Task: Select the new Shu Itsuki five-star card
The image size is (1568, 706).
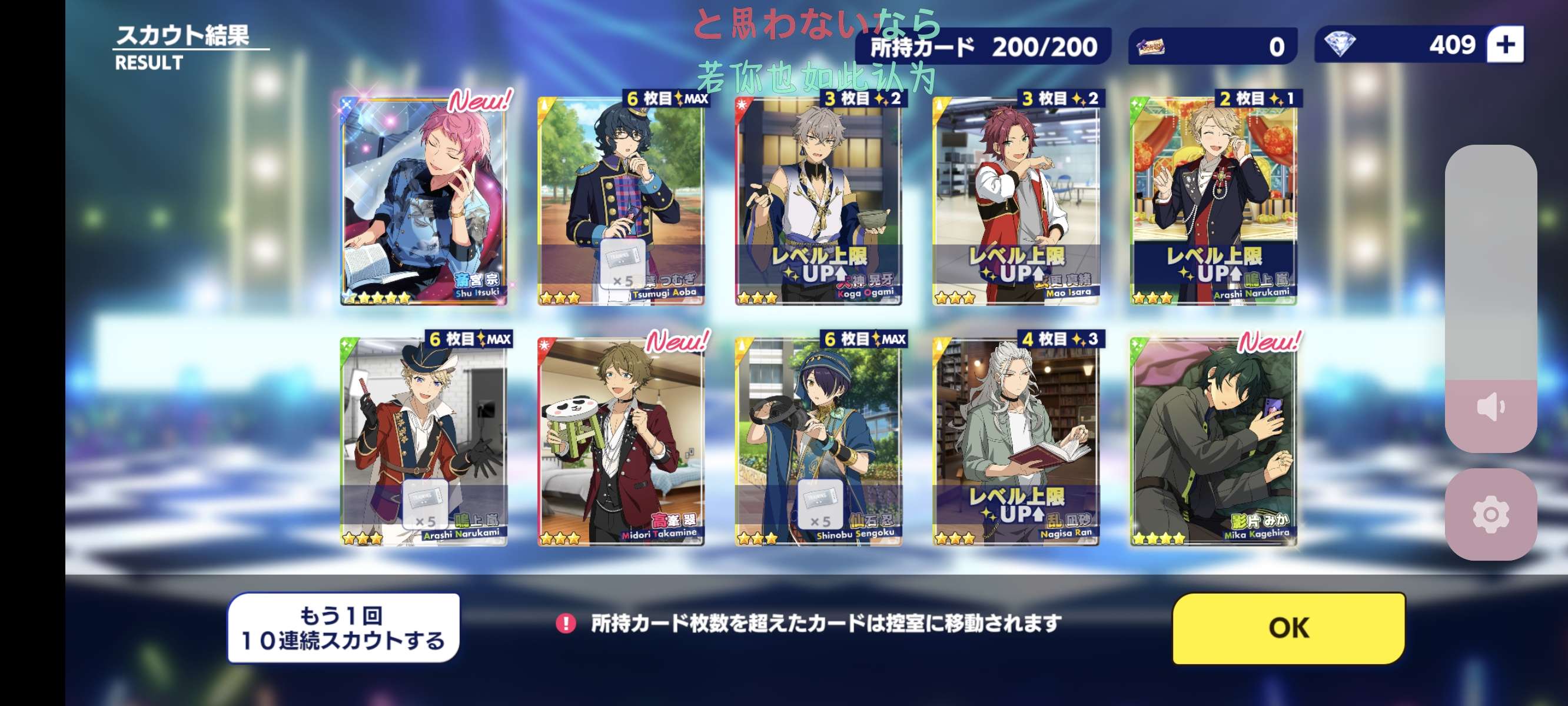Action: 424,201
